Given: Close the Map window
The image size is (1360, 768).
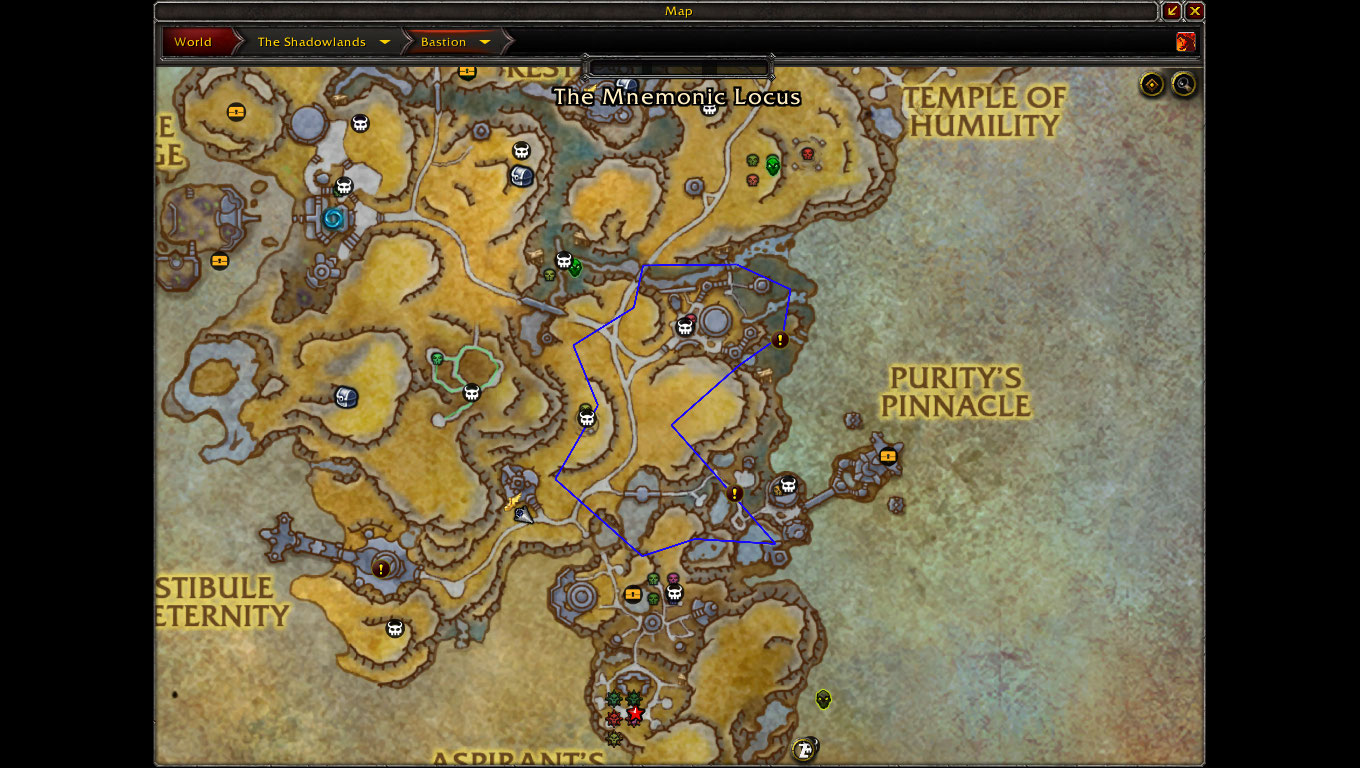Looking at the screenshot, I should [x=1195, y=11].
